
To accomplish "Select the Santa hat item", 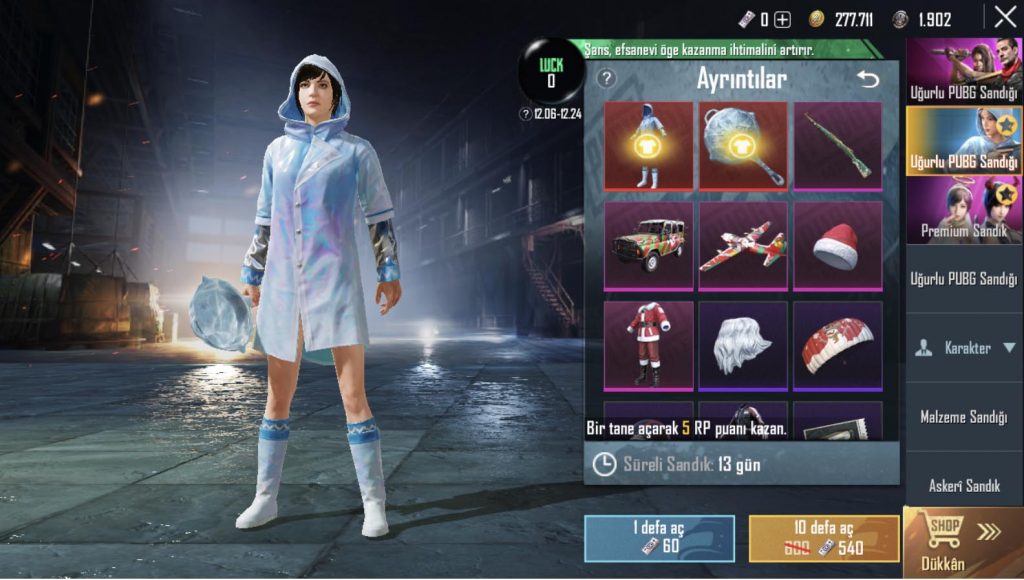I will tap(838, 245).
